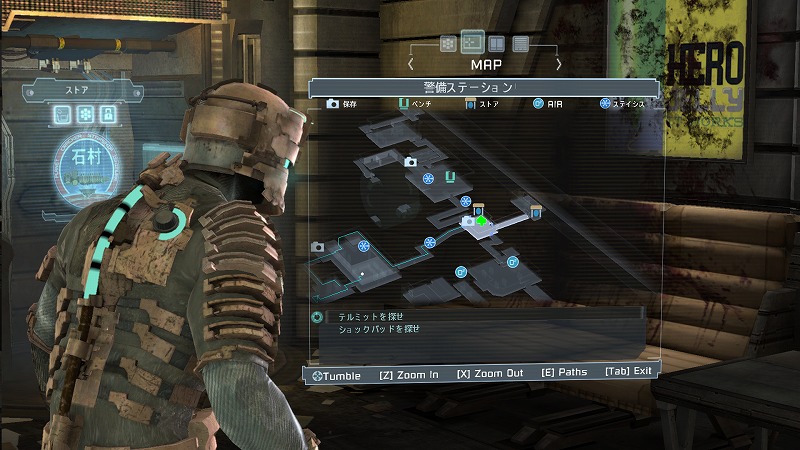Select the map tab icon
Image resolution: width=800 pixels, height=450 pixels.
(x=472, y=43)
